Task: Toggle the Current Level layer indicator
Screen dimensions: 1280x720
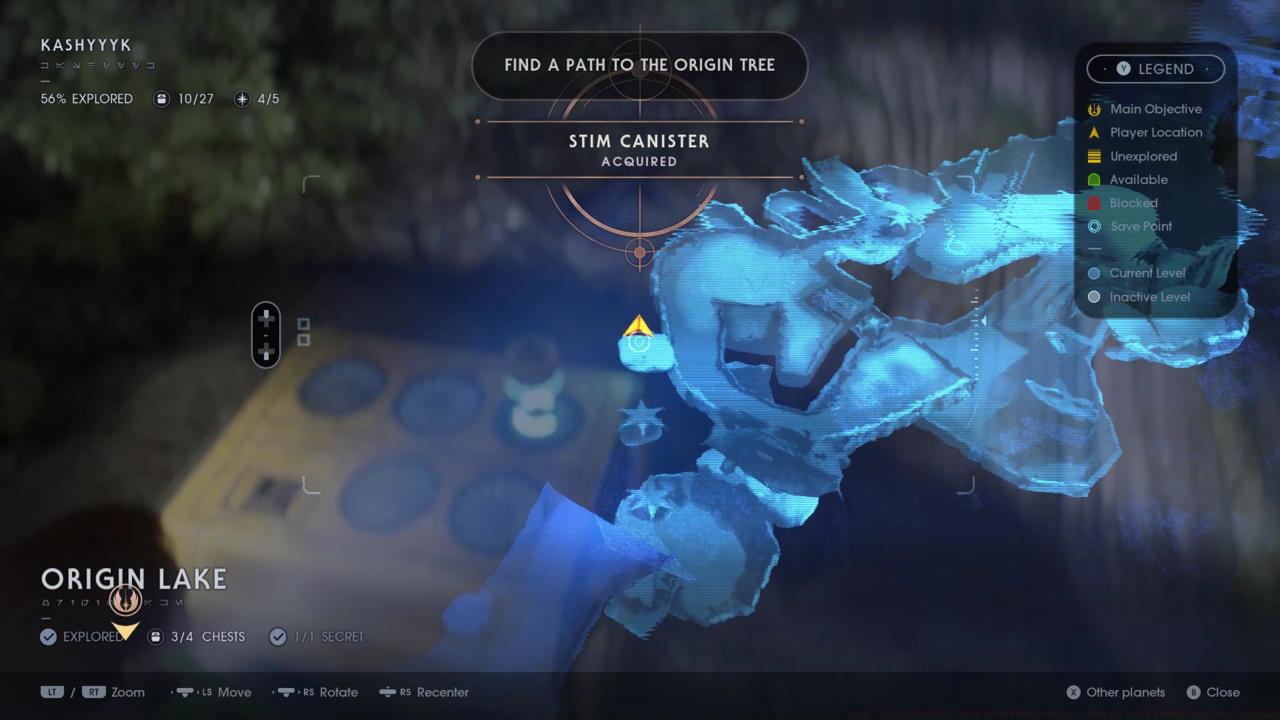Action: coord(1094,272)
